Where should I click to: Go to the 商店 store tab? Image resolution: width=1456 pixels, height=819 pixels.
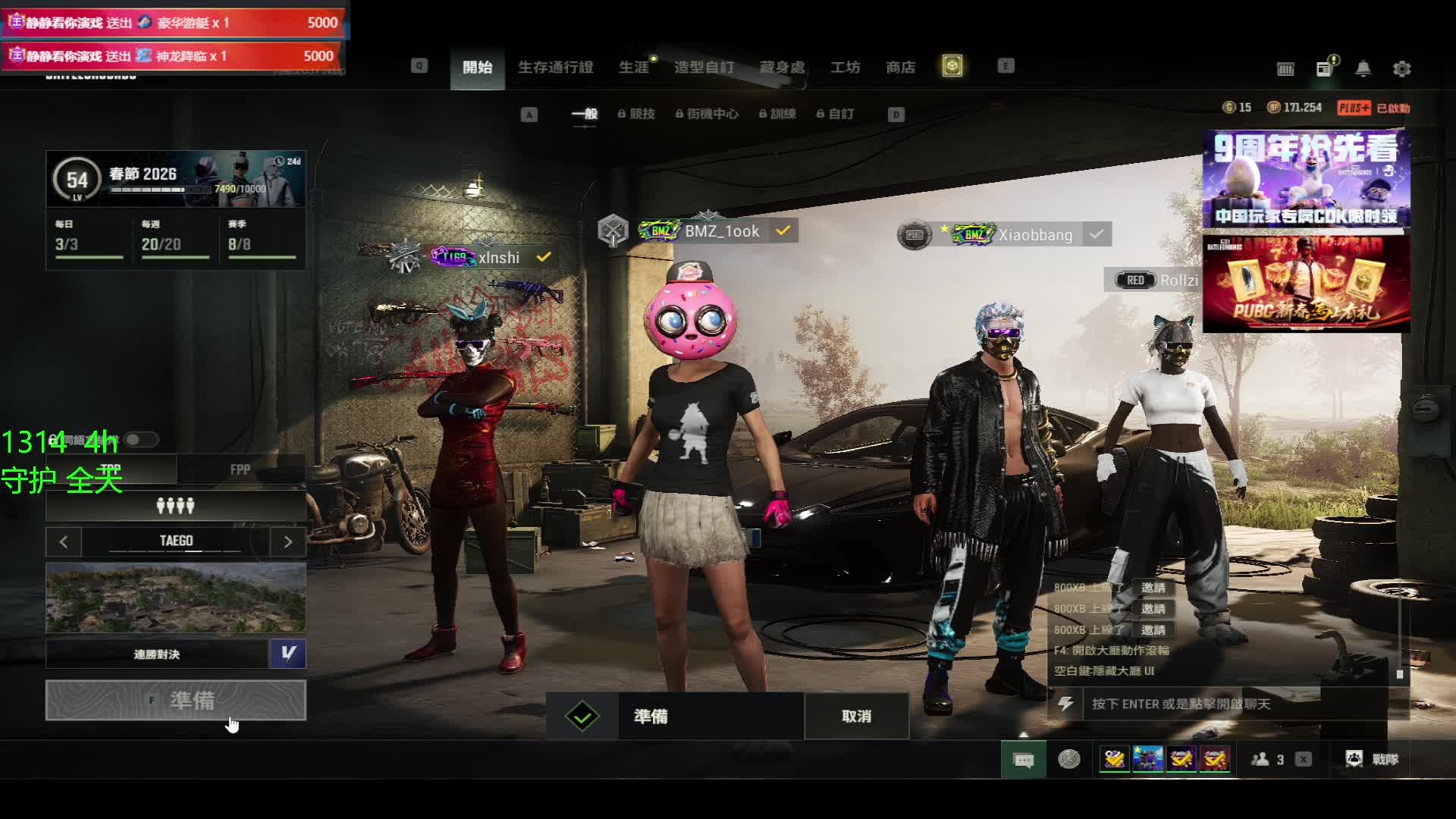pyautogui.click(x=900, y=67)
